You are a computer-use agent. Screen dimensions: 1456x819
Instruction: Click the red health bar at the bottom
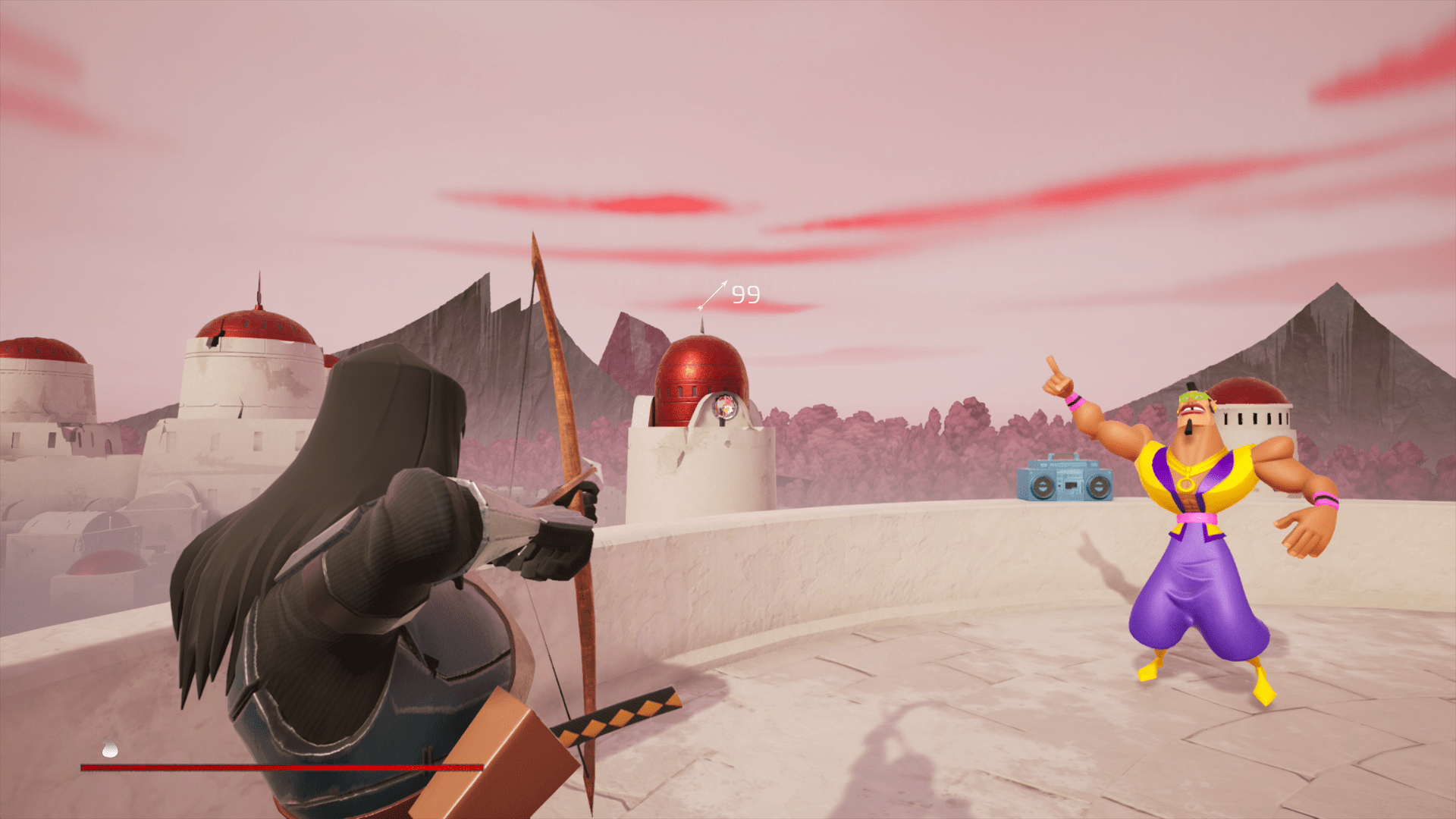point(281,767)
